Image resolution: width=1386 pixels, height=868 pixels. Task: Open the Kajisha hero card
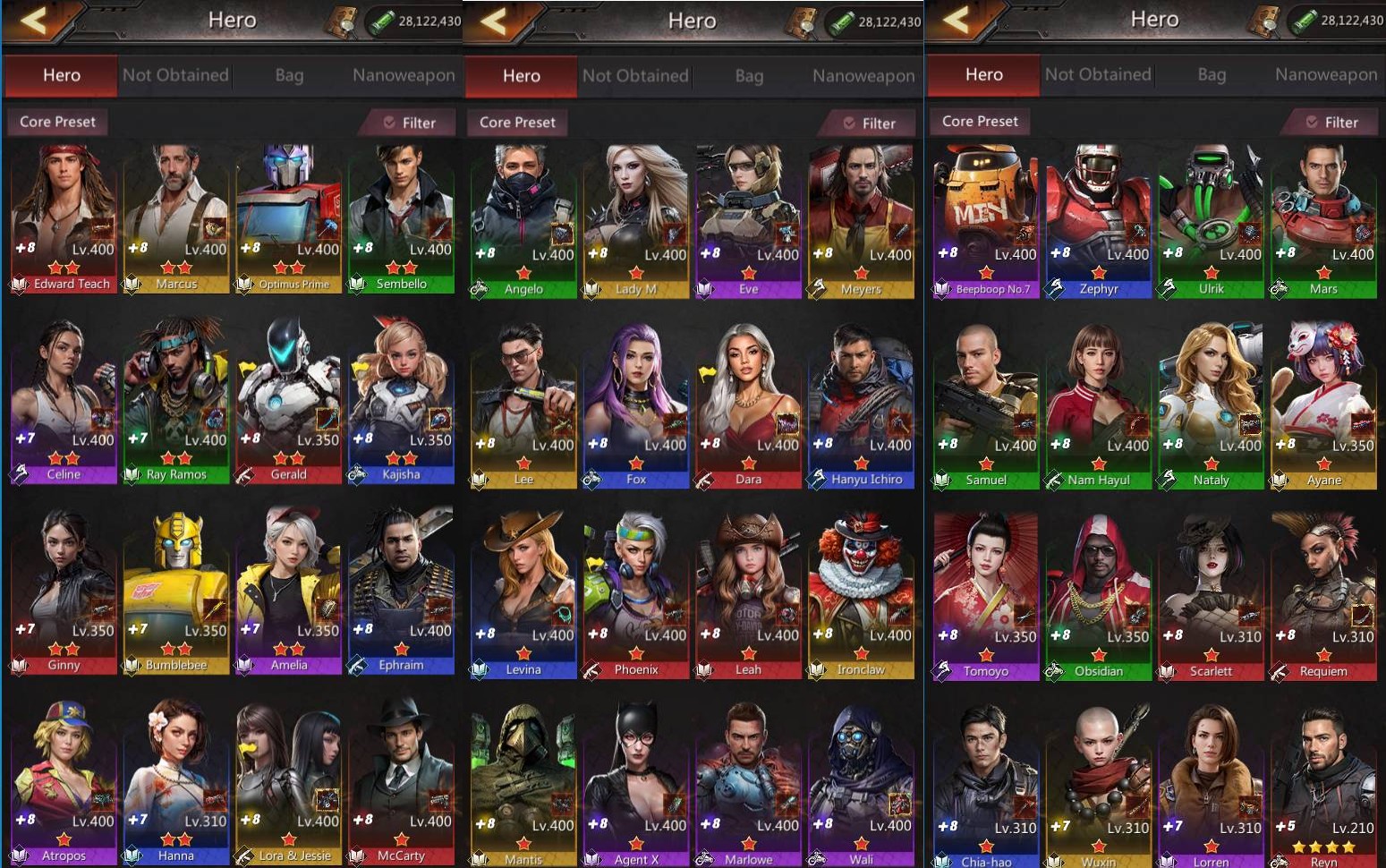click(401, 403)
